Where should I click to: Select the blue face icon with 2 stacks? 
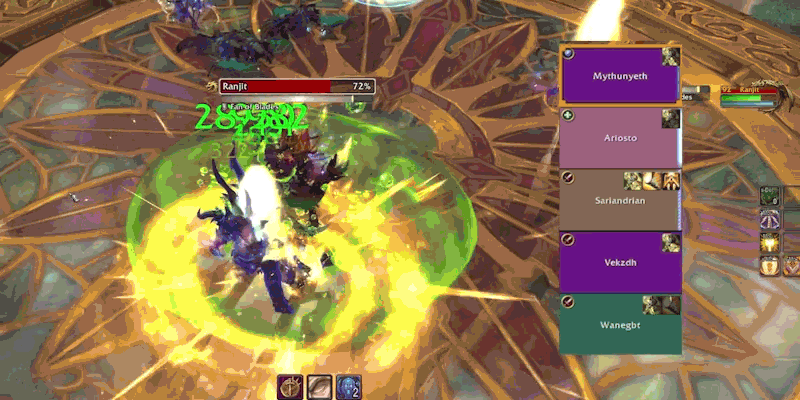[x=348, y=387]
